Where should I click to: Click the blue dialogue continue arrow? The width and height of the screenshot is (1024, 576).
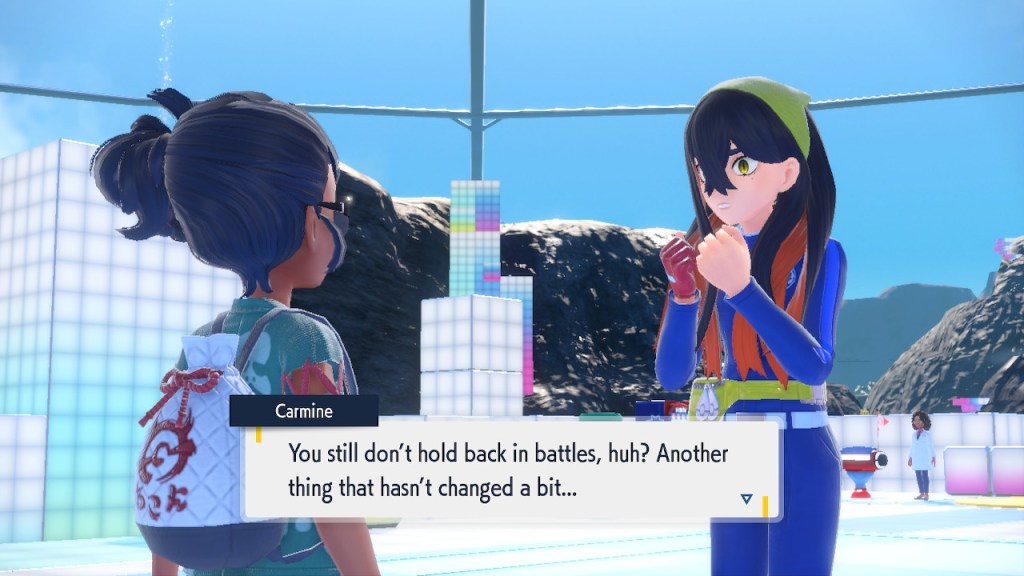[x=746, y=498]
